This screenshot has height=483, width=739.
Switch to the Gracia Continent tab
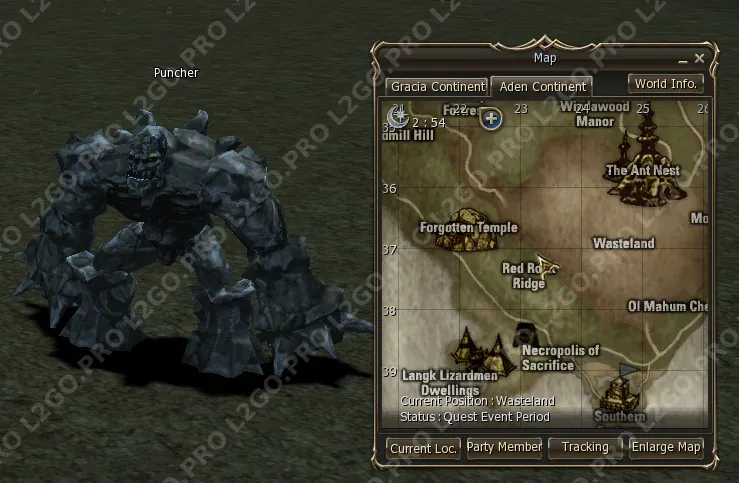(438, 86)
